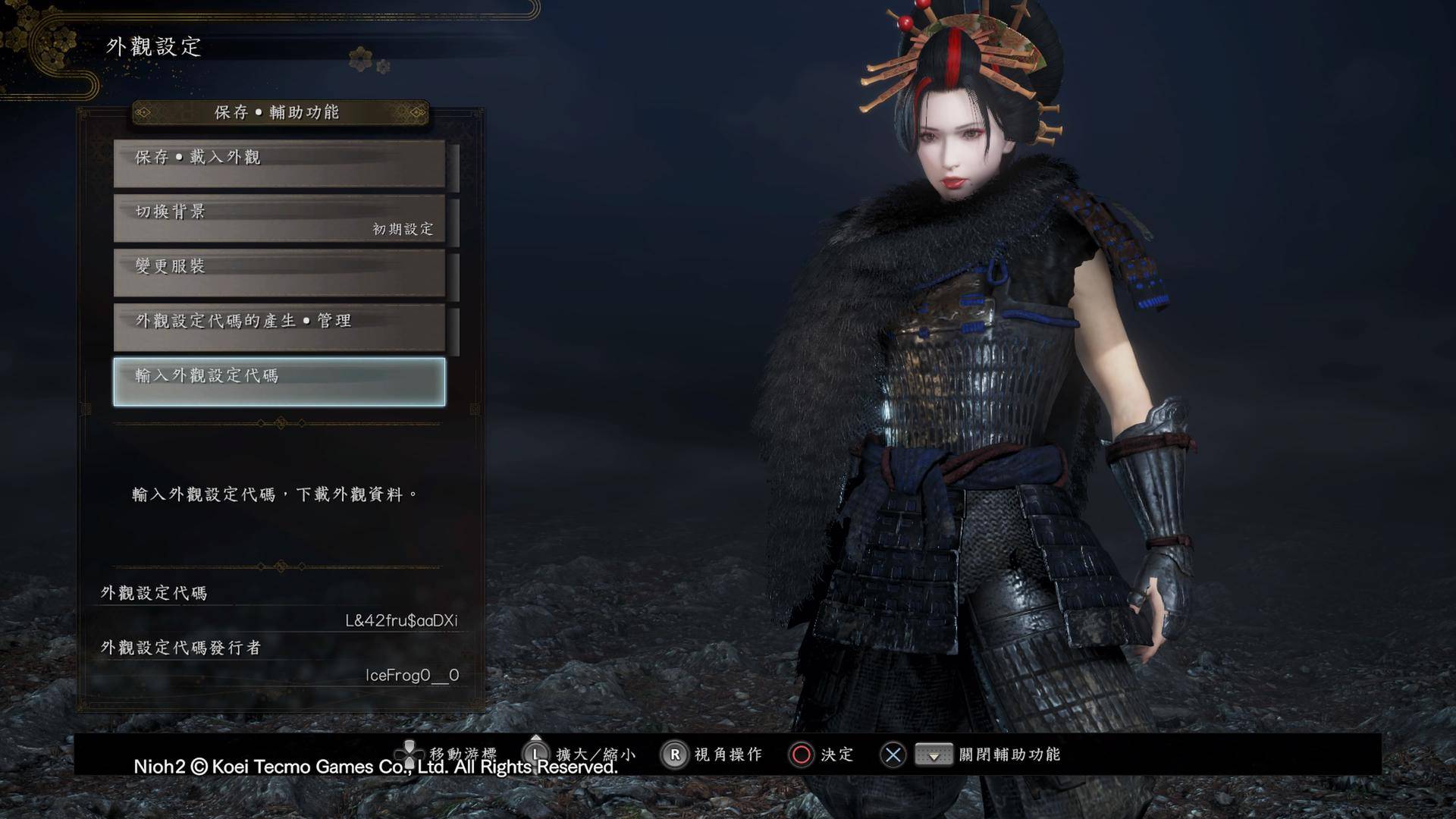Select the highlighted 輸入外觀設定代碼 entry
Image resolution: width=1456 pixels, height=819 pixels.
pyautogui.click(x=279, y=382)
